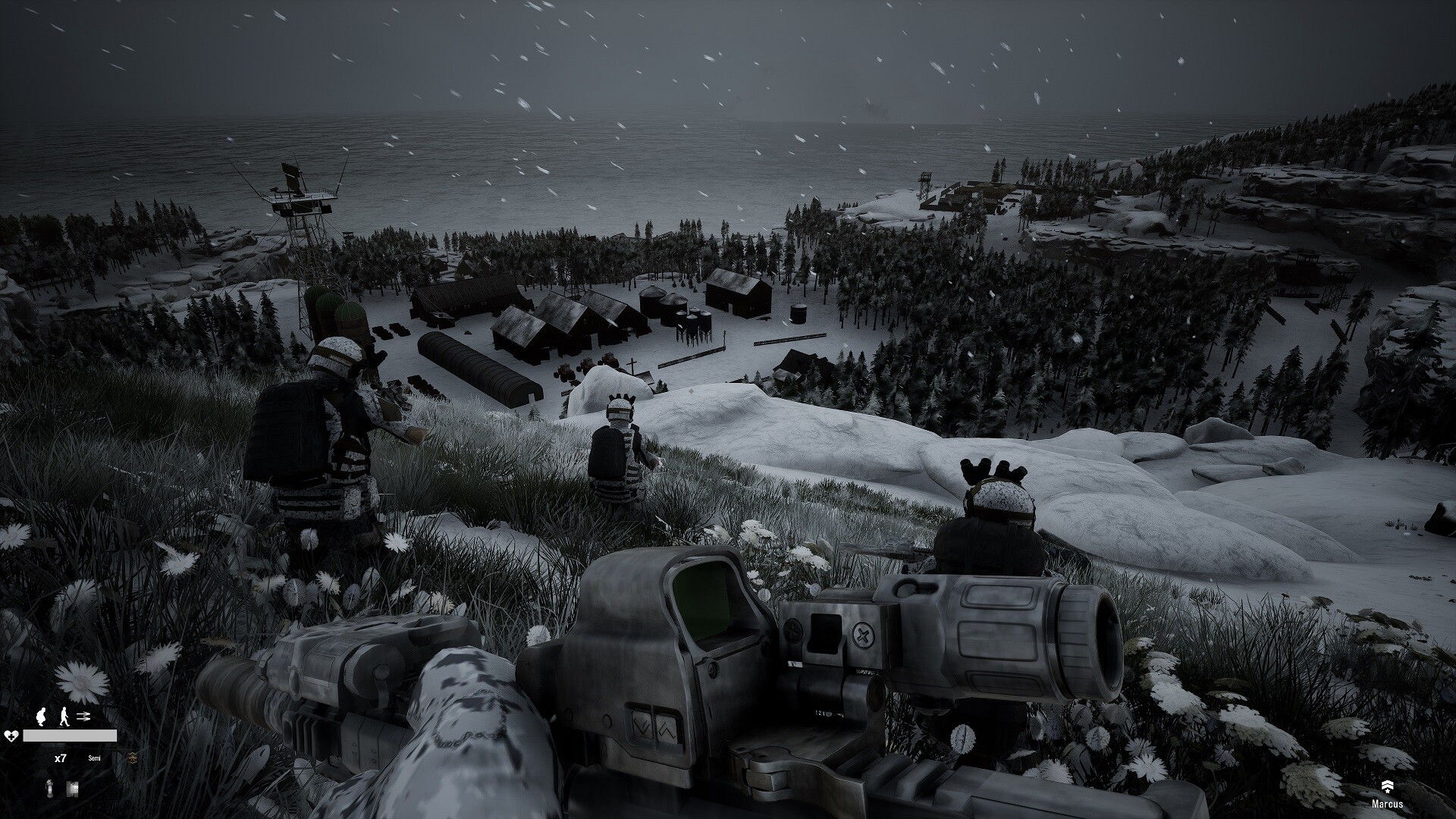Viewport: 1456px width, 819px height.
Task: Click the heart with cross health icon
Action: point(11,736)
